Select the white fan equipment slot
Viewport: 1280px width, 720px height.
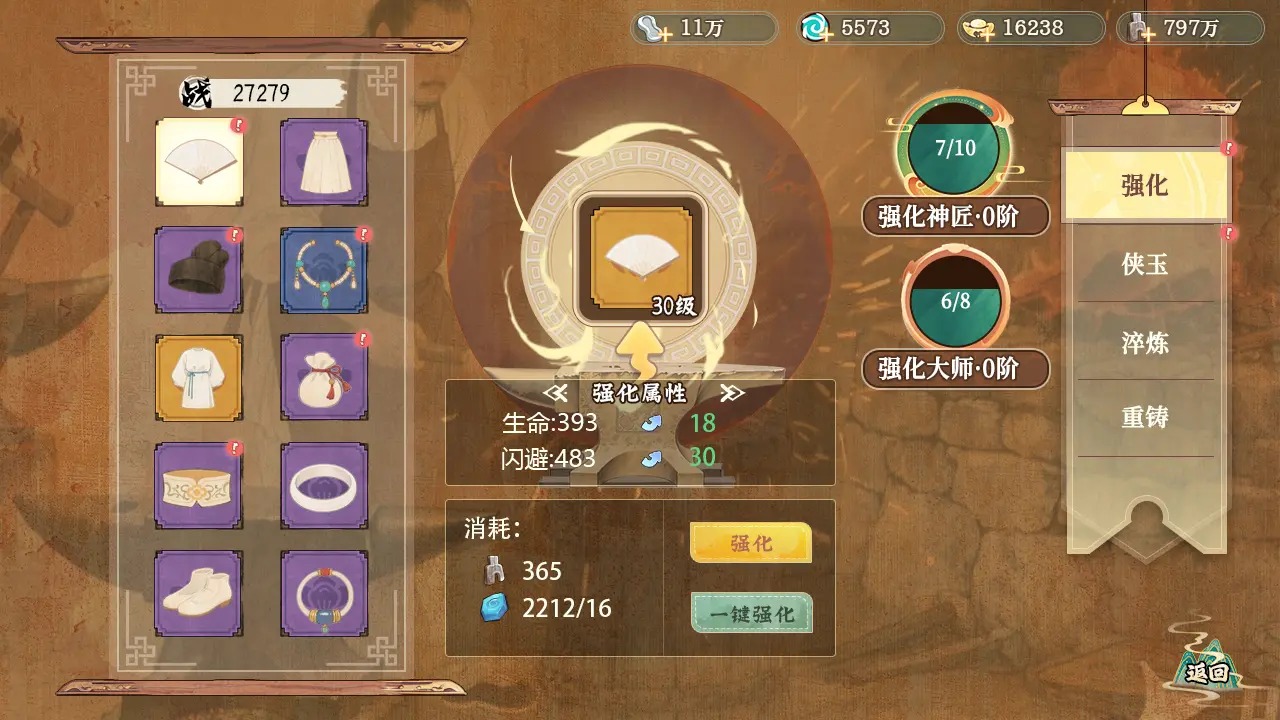click(198, 163)
